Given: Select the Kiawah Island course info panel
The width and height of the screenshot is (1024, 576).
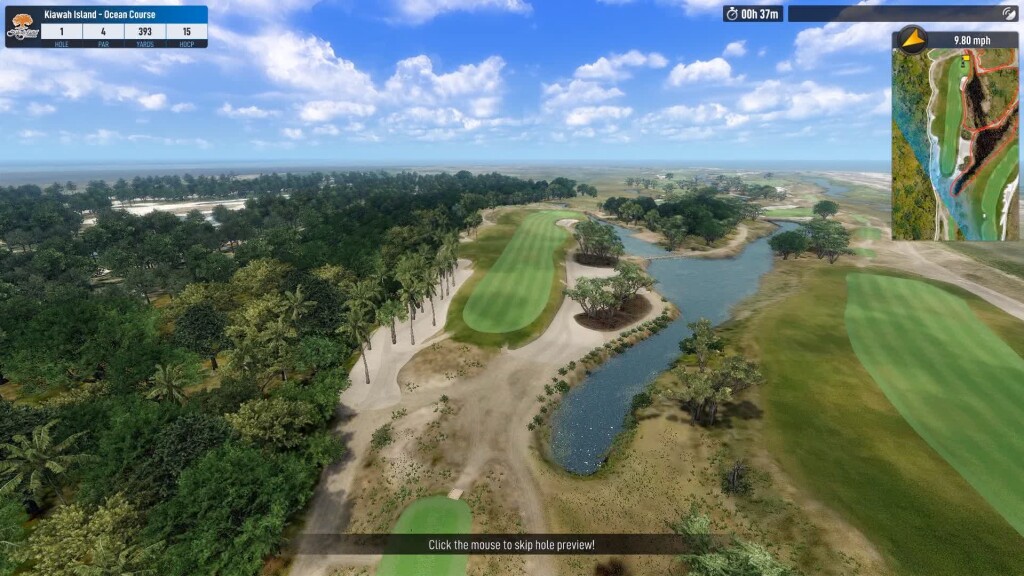Looking at the screenshot, I should point(106,26).
